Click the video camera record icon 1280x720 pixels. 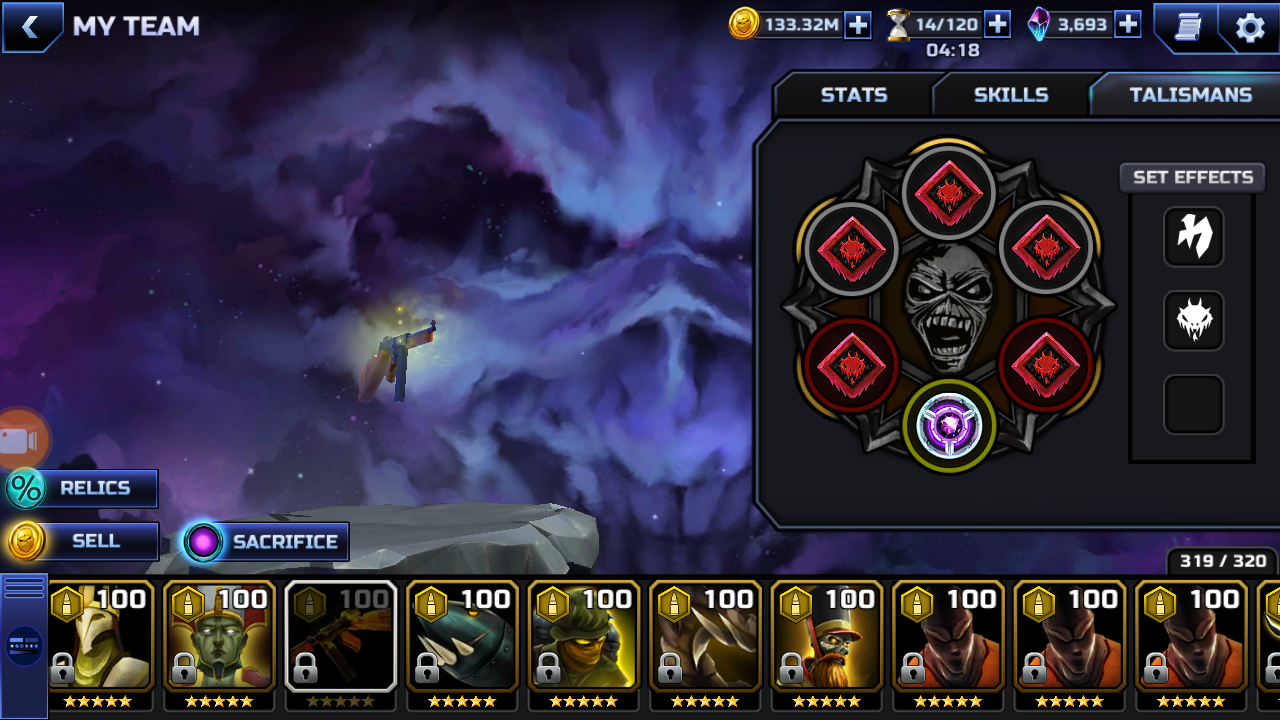point(20,440)
